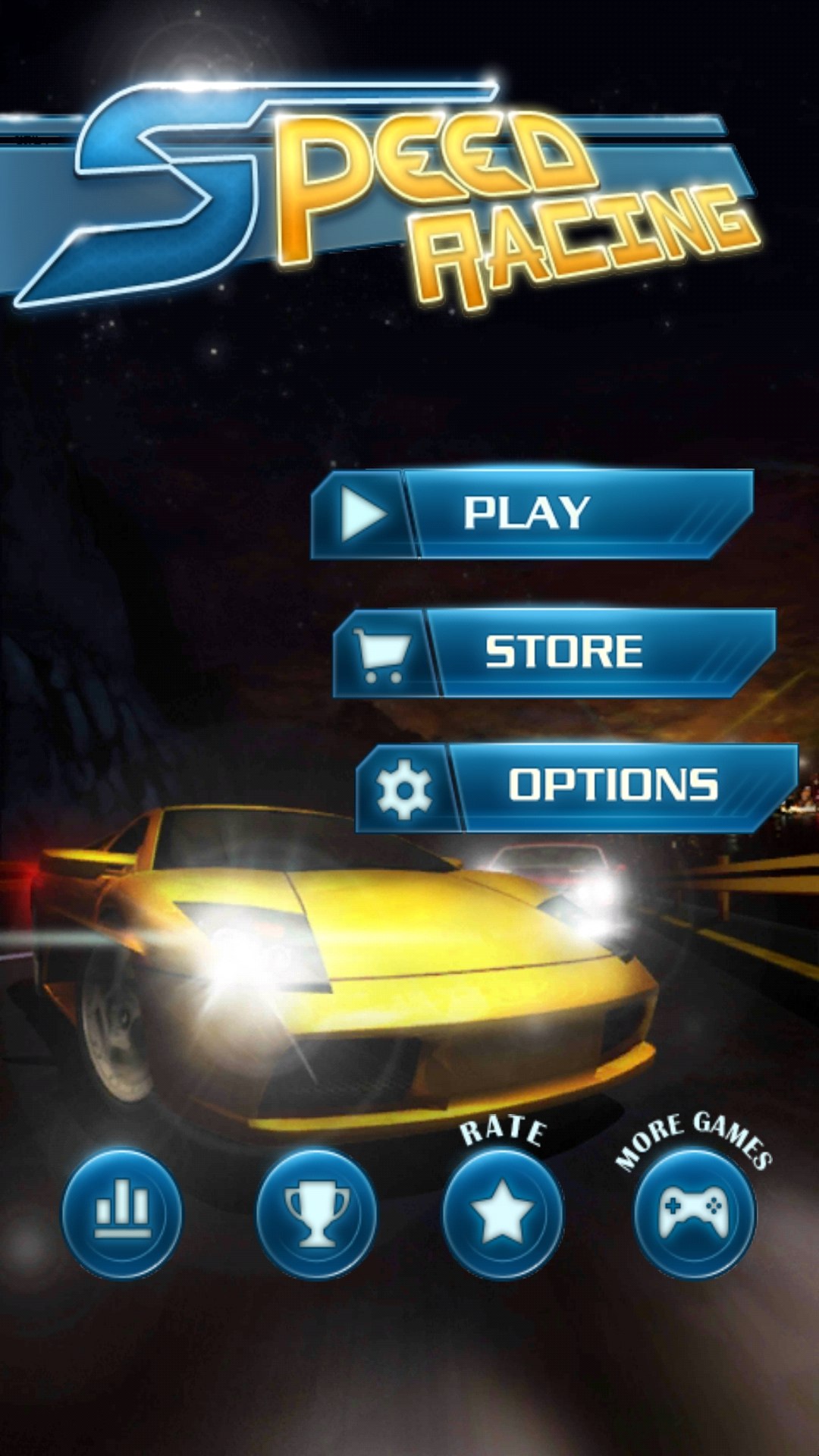Open the OPTIONS menu
The image size is (819, 1456).
click(x=578, y=787)
